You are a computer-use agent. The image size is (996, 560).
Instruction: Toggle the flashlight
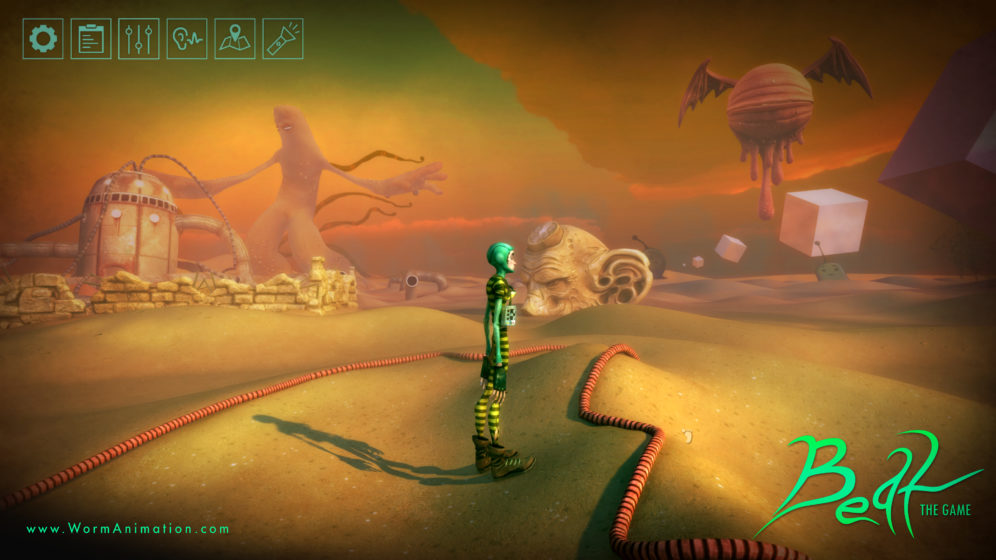pyautogui.click(x=283, y=39)
